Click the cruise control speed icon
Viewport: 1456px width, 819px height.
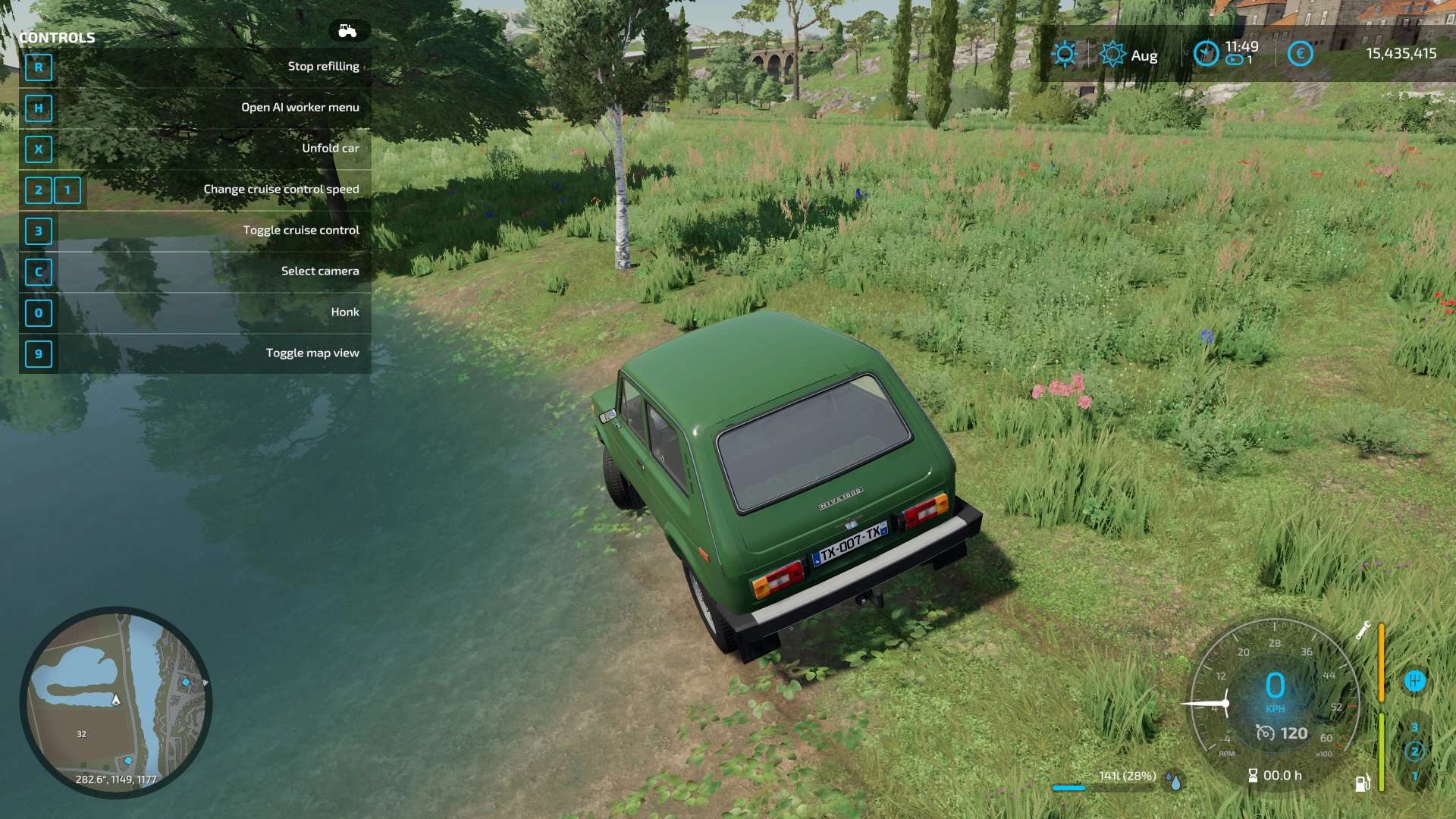1265,733
